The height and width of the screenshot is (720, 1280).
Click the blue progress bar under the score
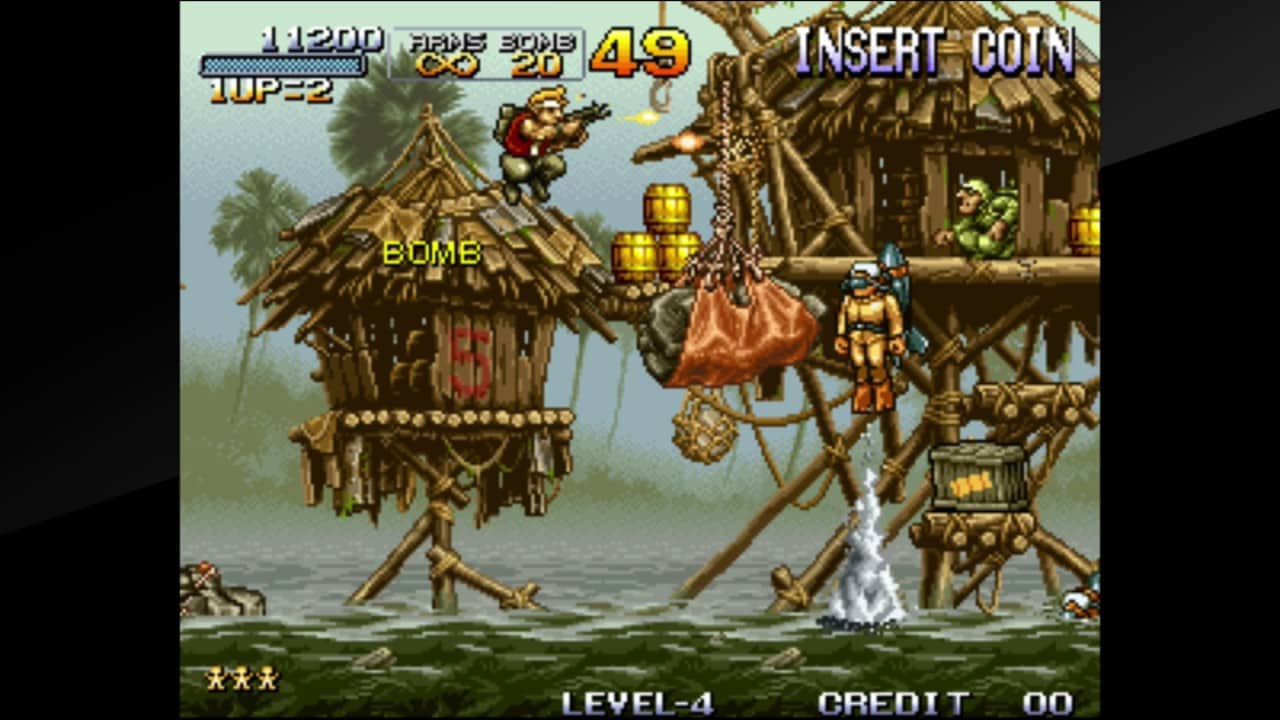283,67
